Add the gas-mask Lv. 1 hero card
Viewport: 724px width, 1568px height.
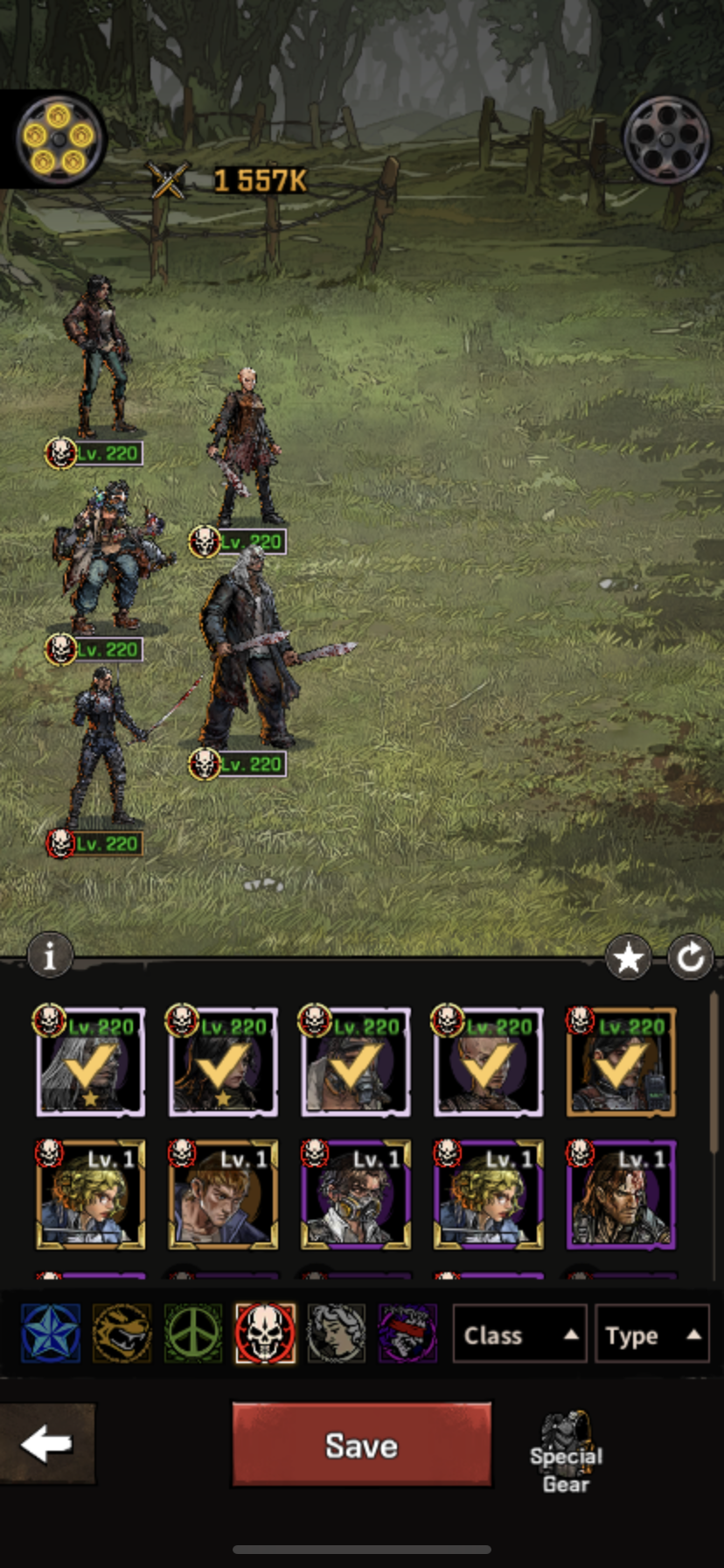click(355, 1195)
